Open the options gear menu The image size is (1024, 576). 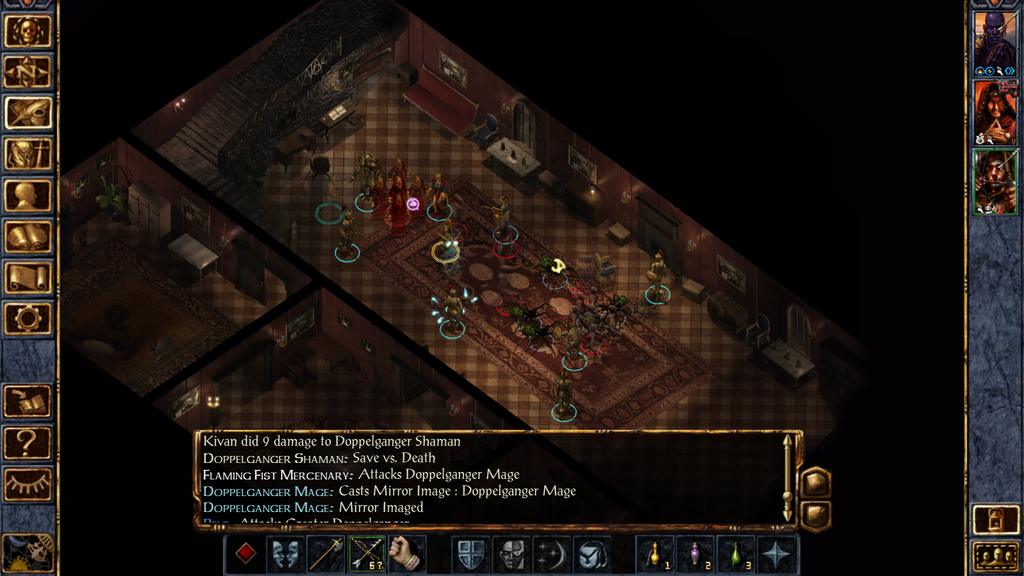[28, 318]
